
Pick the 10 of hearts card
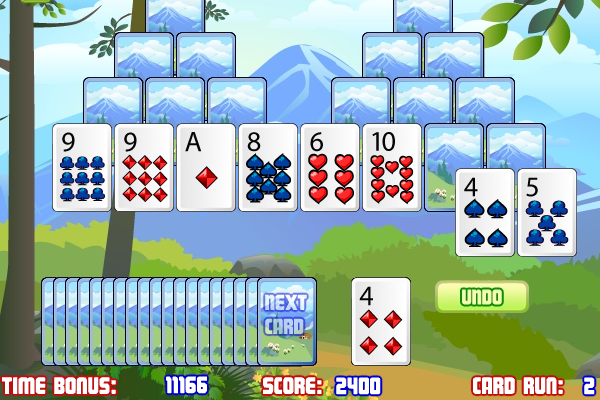[392, 167]
